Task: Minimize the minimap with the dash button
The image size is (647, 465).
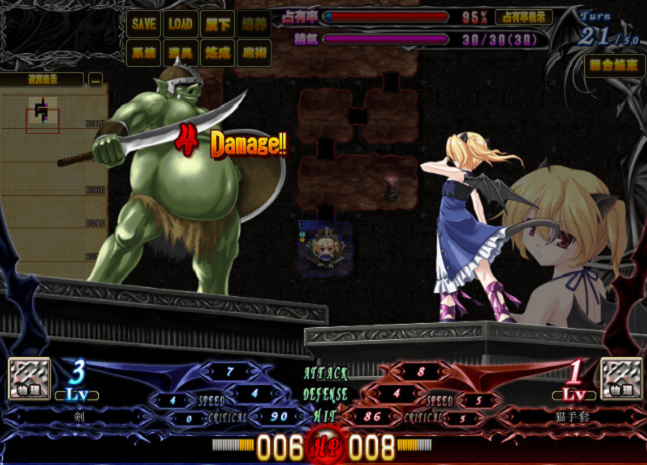Action: [x=95, y=78]
